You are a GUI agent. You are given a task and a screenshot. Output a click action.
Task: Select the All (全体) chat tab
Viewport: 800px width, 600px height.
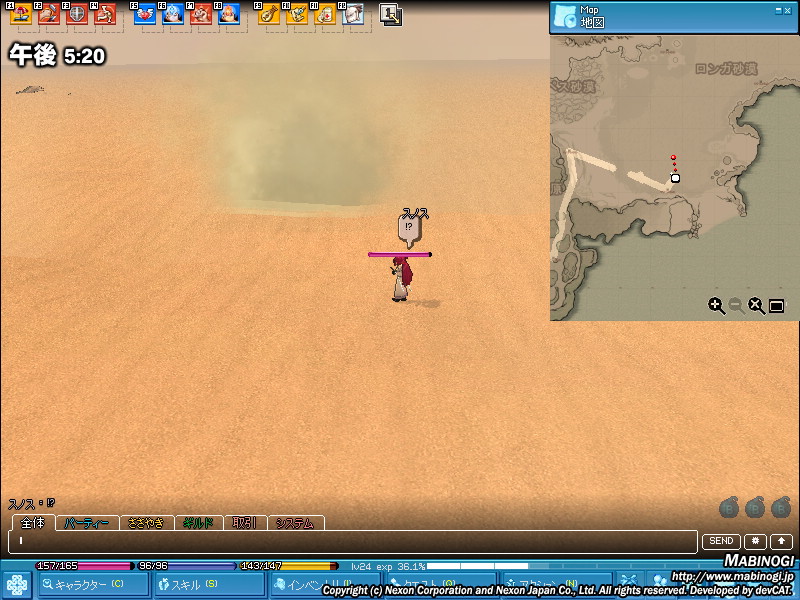point(32,523)
